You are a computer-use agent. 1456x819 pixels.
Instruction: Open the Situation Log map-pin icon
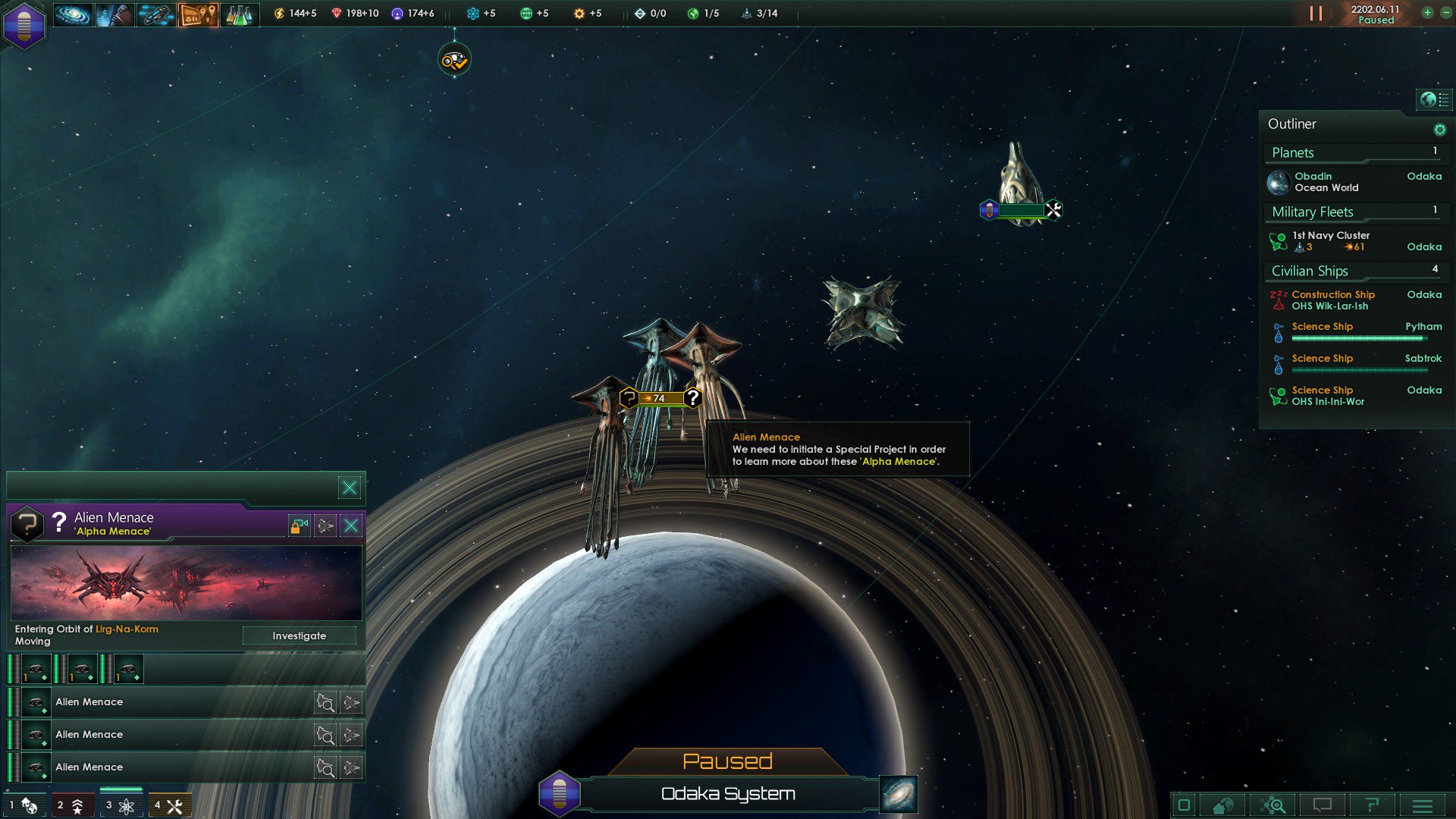(198, 14)
